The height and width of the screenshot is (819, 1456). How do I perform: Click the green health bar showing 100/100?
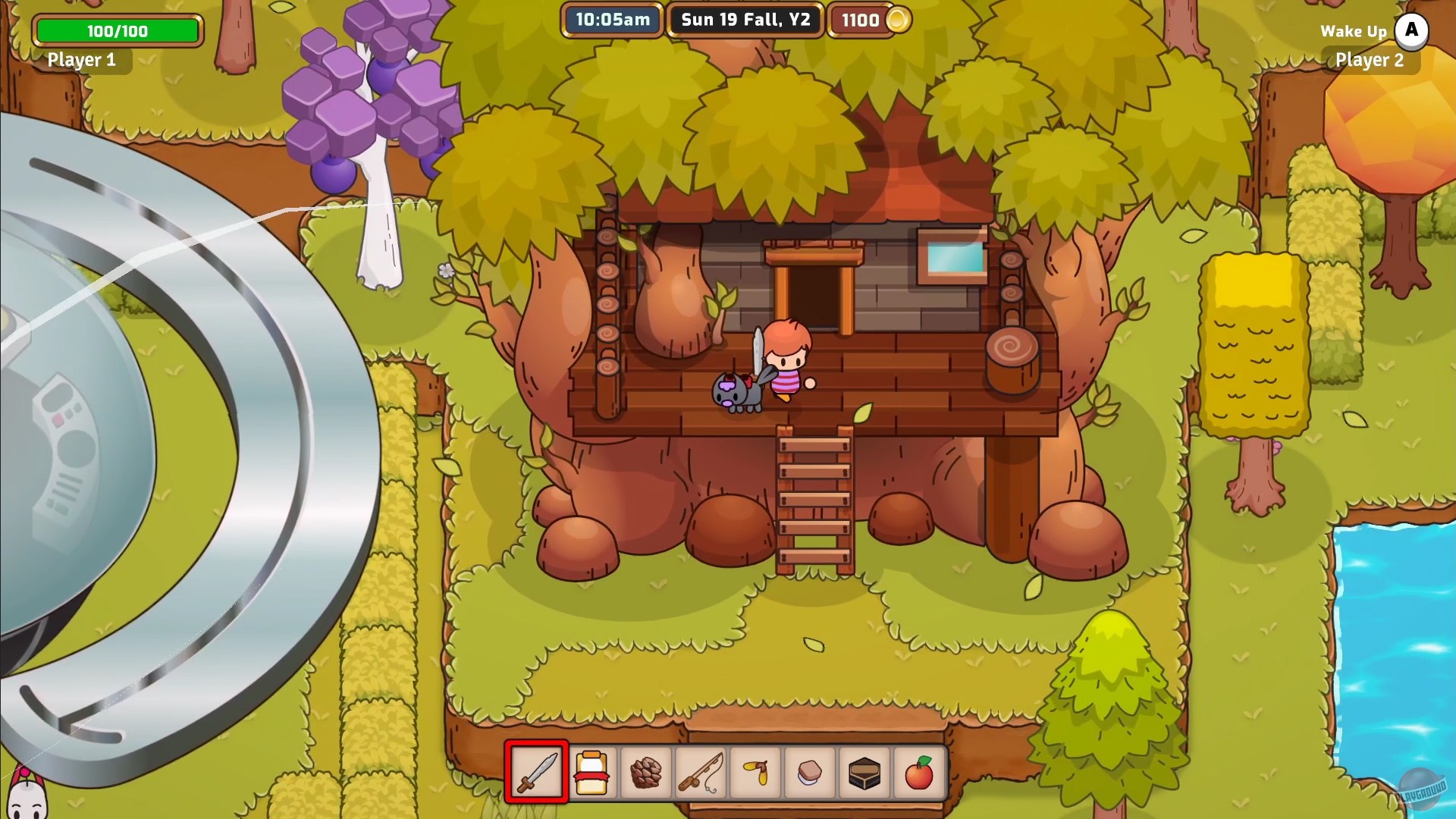(117, 31)
